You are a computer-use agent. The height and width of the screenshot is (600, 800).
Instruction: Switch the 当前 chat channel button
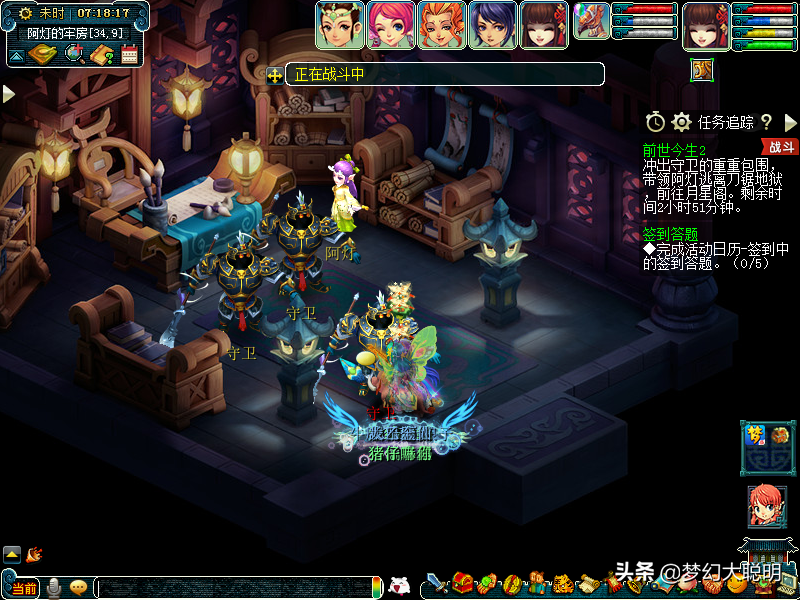[x=25, y=588]
